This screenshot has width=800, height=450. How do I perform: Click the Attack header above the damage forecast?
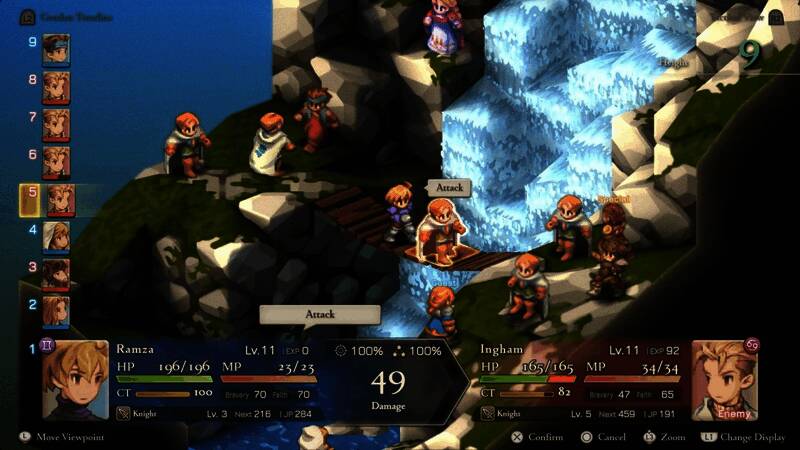pyautogui.click(x=320, y=314)
